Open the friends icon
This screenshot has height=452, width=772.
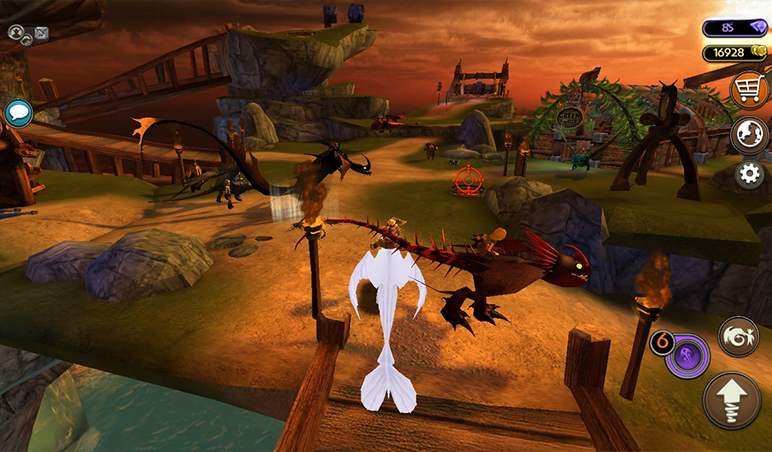tap(17, 33)
